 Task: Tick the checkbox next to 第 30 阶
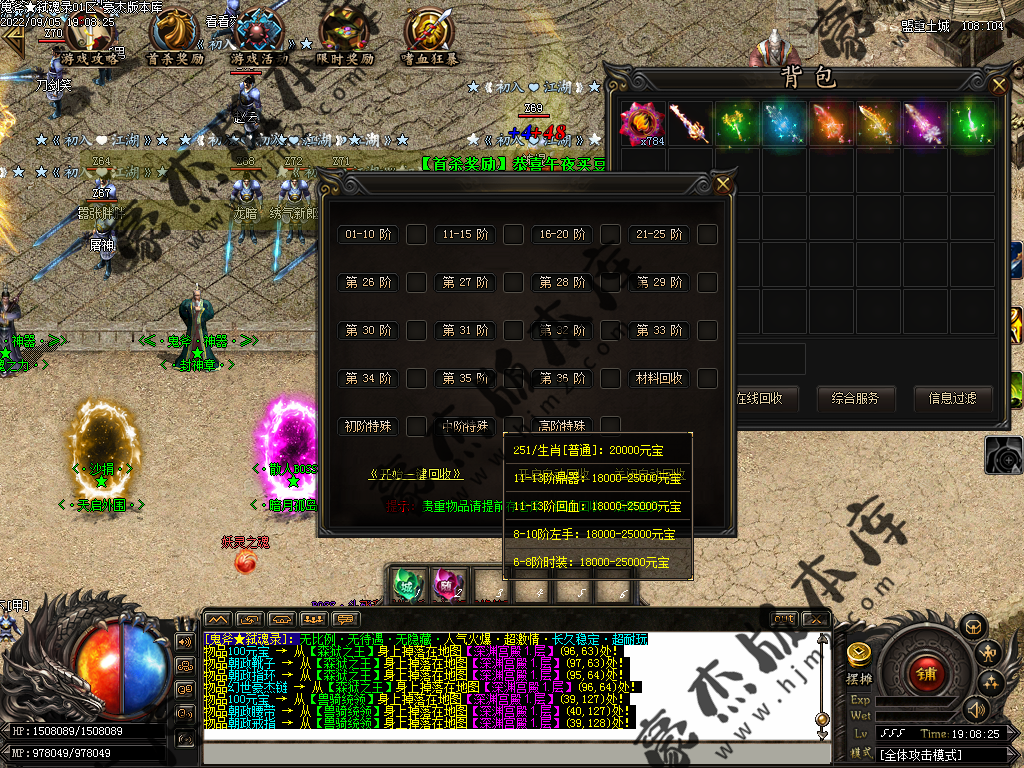tap(416, 331)
